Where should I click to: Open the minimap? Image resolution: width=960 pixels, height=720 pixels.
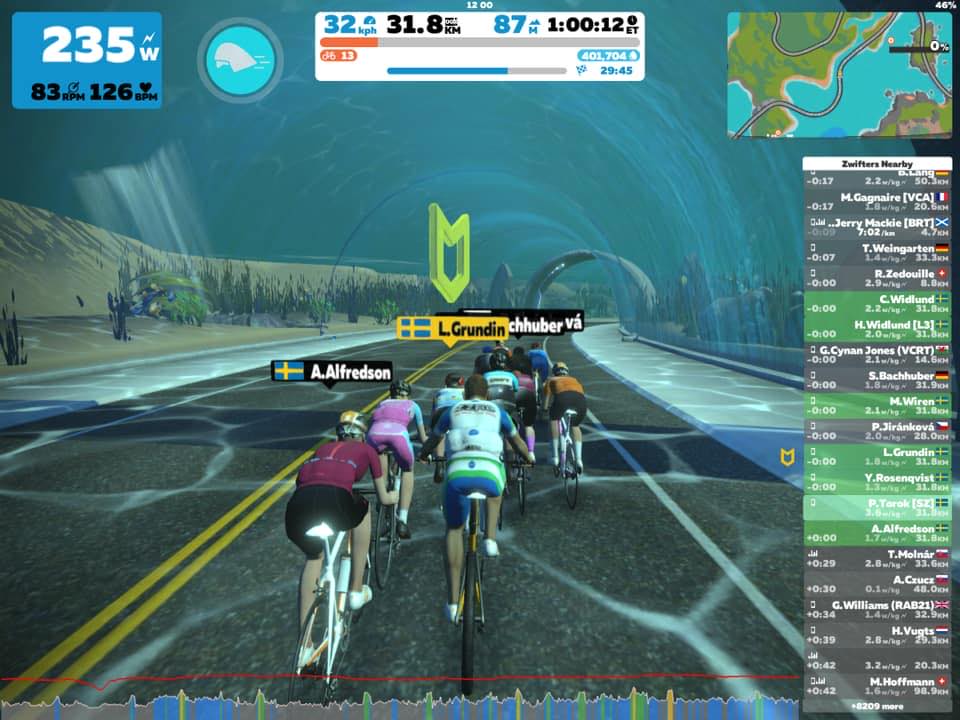tap(838, 75)
